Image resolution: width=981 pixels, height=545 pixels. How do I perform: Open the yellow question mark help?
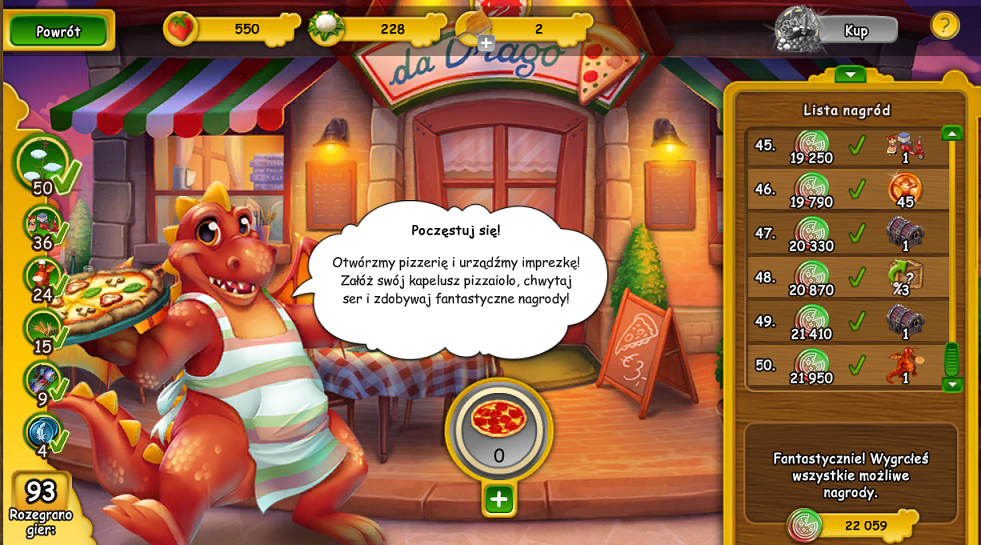944,25
